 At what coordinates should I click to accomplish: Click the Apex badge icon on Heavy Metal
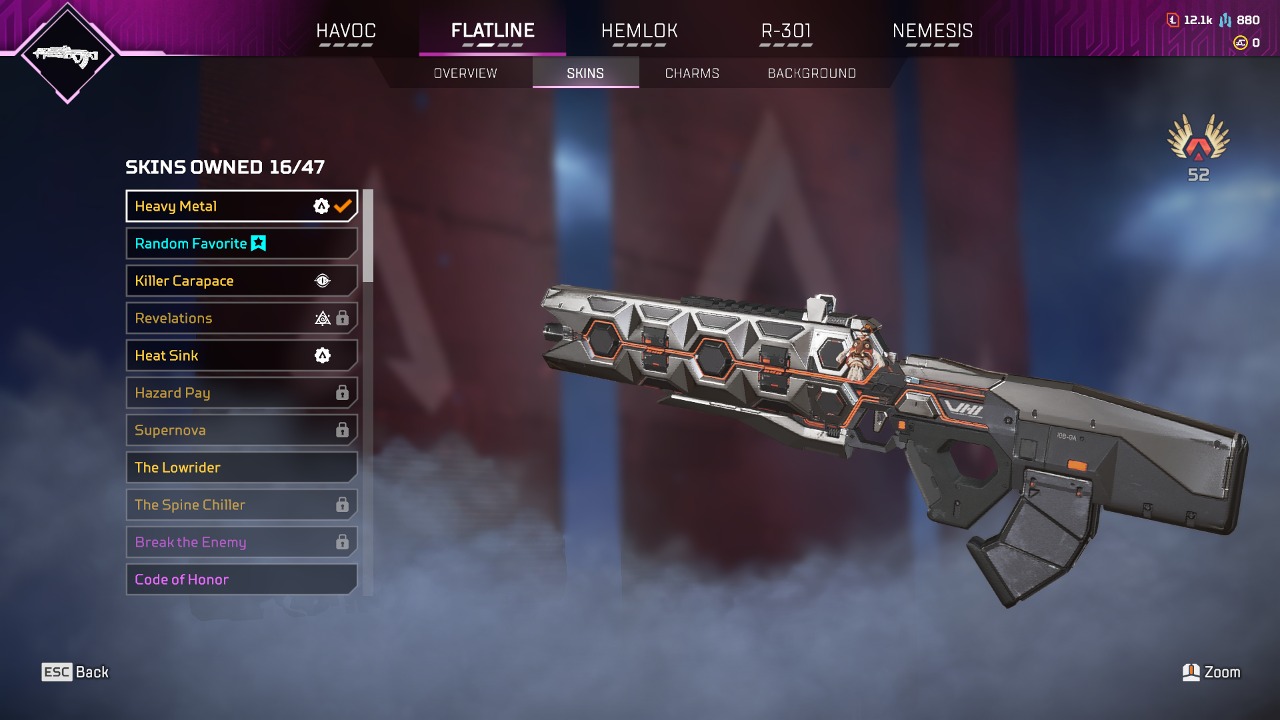pos(321,206)
